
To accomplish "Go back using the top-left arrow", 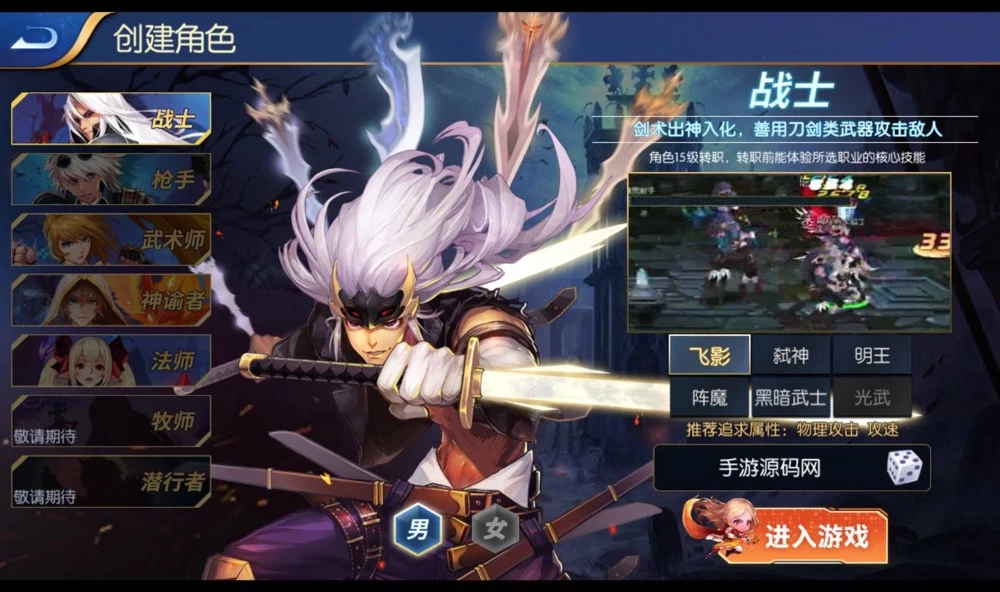I will click(x=36, y=38).
